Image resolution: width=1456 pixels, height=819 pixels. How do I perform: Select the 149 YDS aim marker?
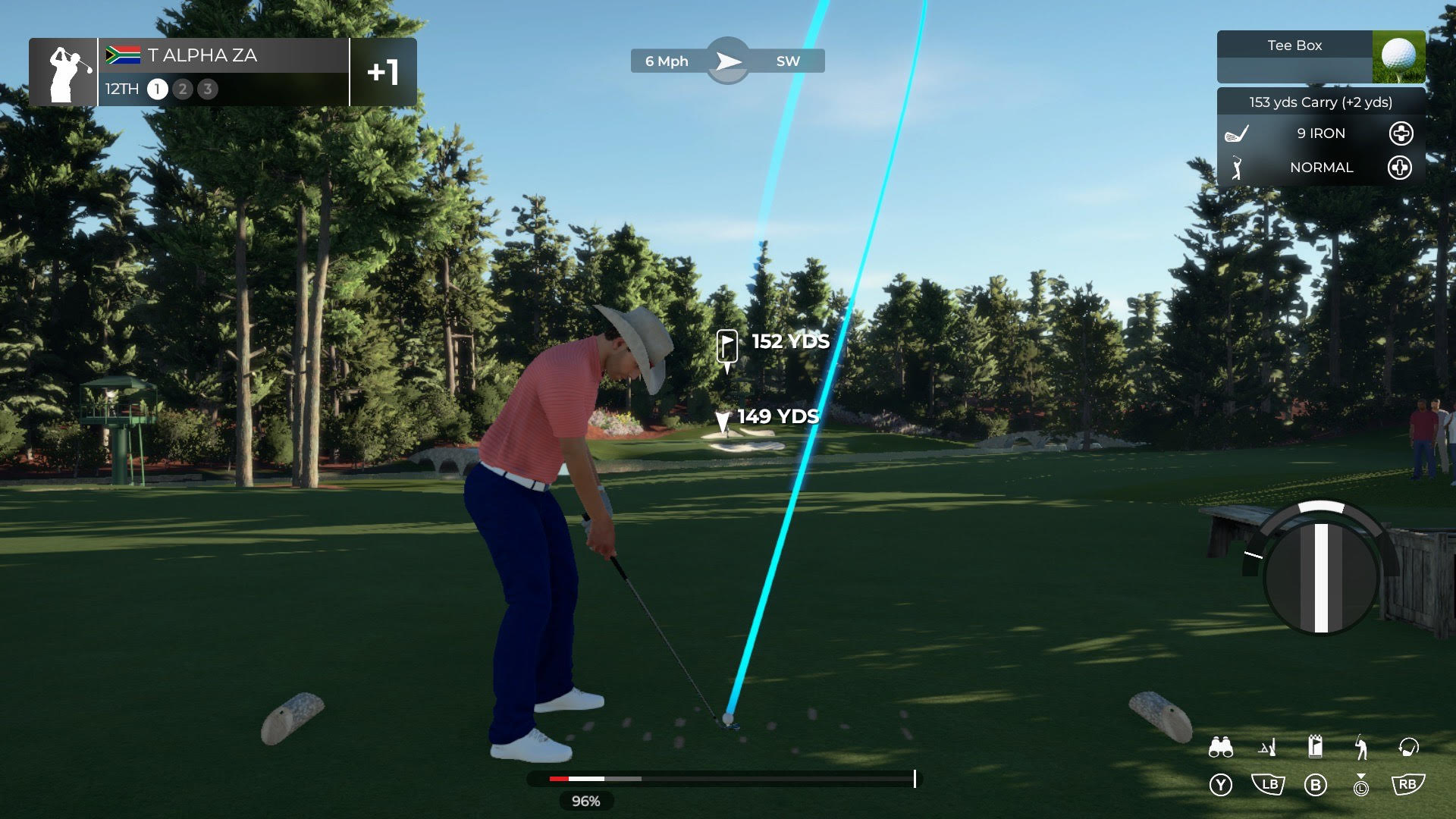pyautogui.click(x=723, y=420)
